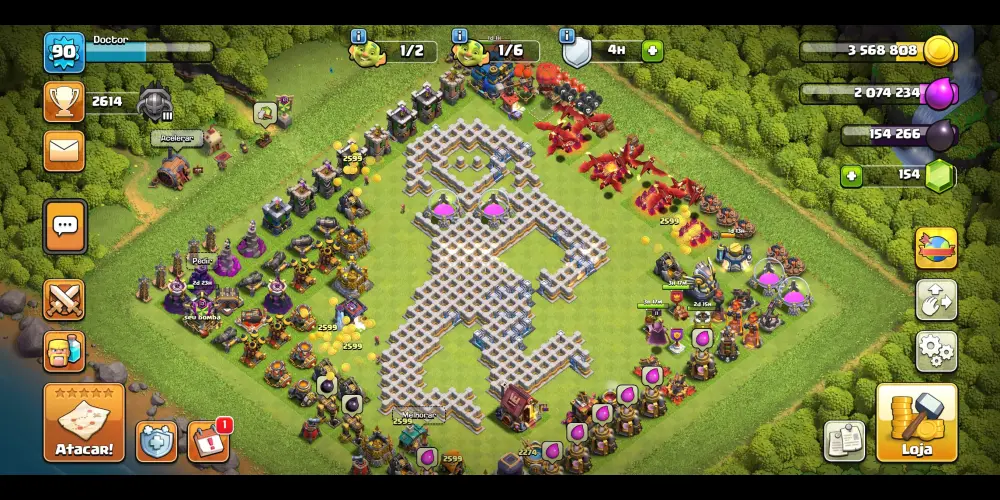The width and height of the screenshot is (1000, 500).
Task: Open the colorful globe banner icon
Action: 936,248
